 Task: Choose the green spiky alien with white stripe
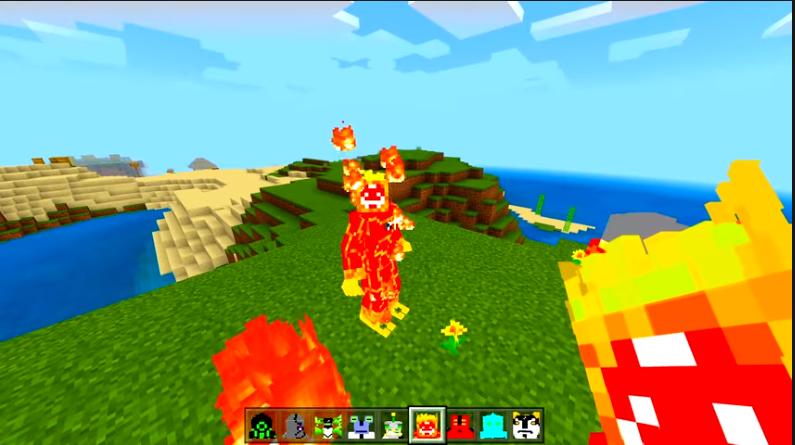328,426
